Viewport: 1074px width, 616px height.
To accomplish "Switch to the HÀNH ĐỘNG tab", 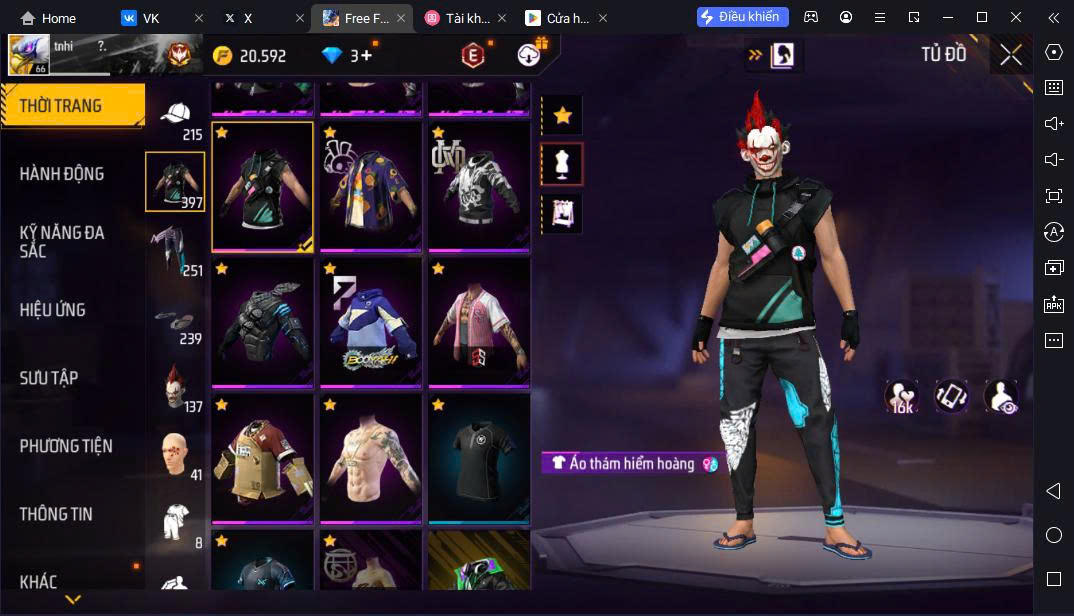I will point(62,174).
